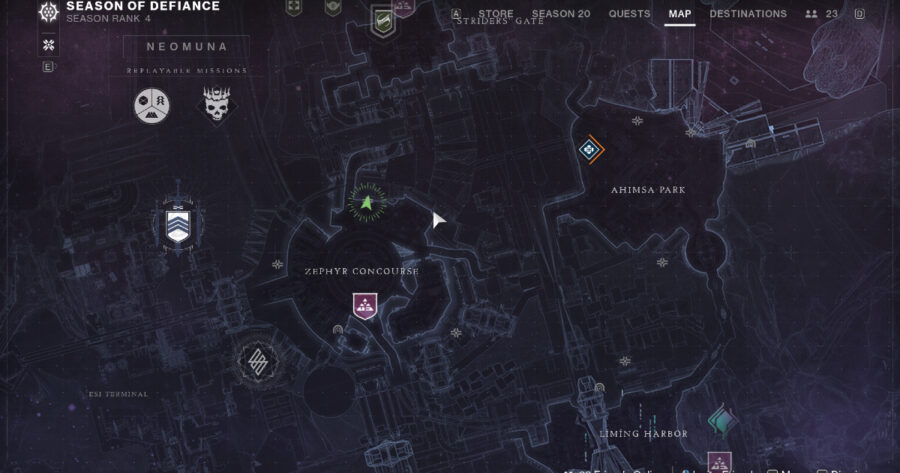The height and width of the screenshot is (473, 900).
Task: Select the round two-figure replayable mission icon
Action: (x=152, y=104)
